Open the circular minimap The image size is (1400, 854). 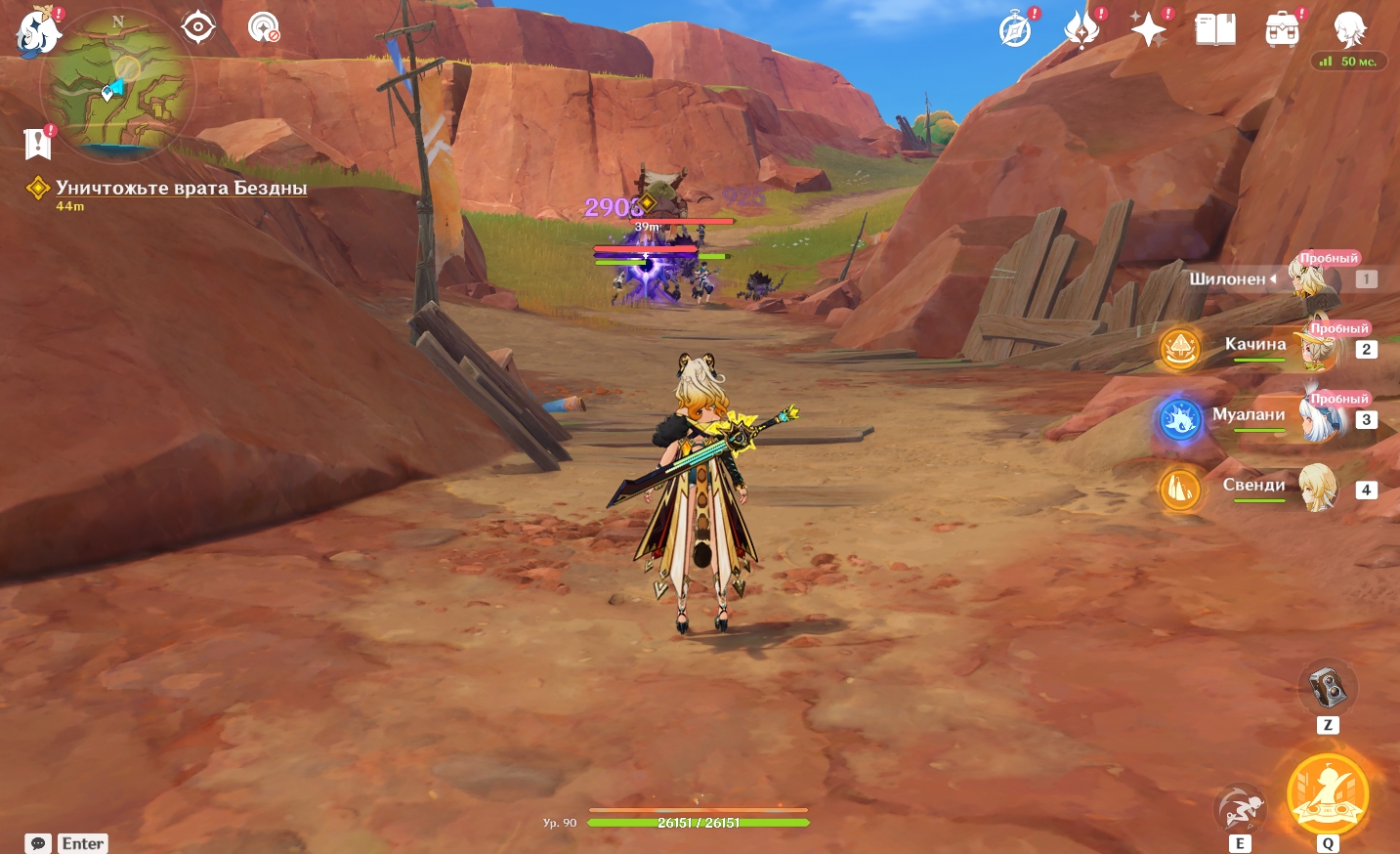point(117,86)
